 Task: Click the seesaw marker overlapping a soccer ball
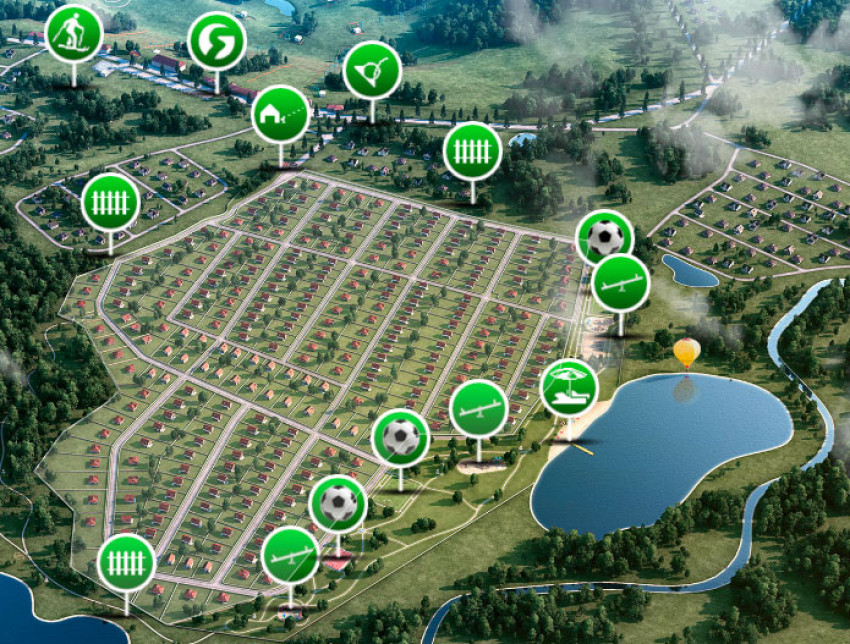[621, 283]
